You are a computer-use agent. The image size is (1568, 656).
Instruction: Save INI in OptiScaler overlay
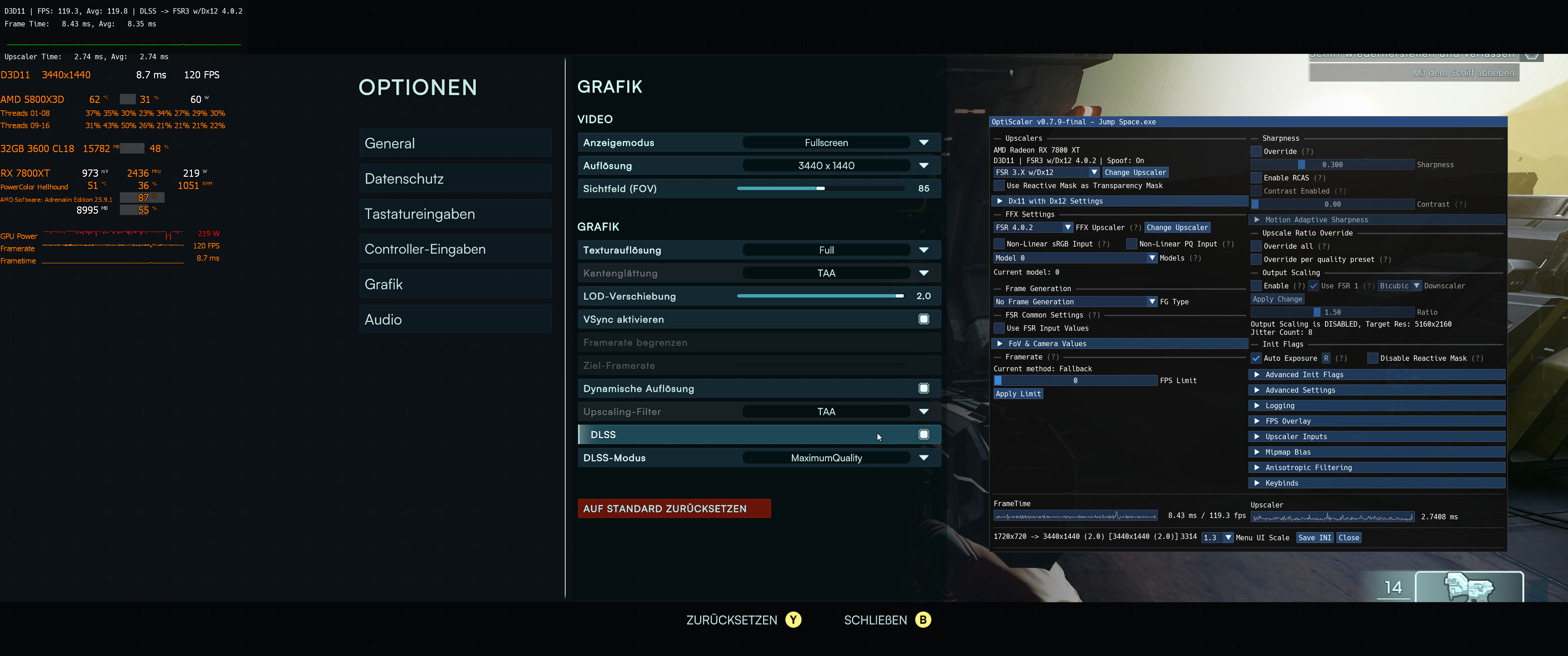point(1315,538)
